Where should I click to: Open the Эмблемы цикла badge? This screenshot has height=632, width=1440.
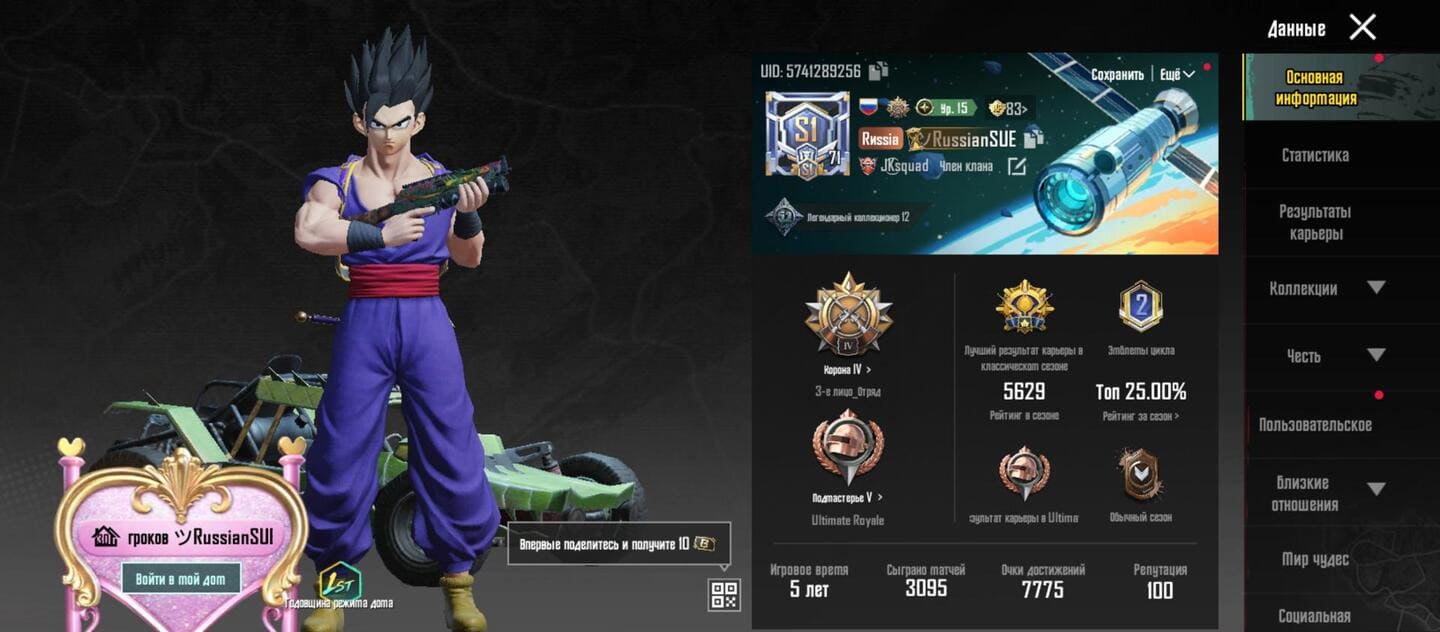(1140, 308)
